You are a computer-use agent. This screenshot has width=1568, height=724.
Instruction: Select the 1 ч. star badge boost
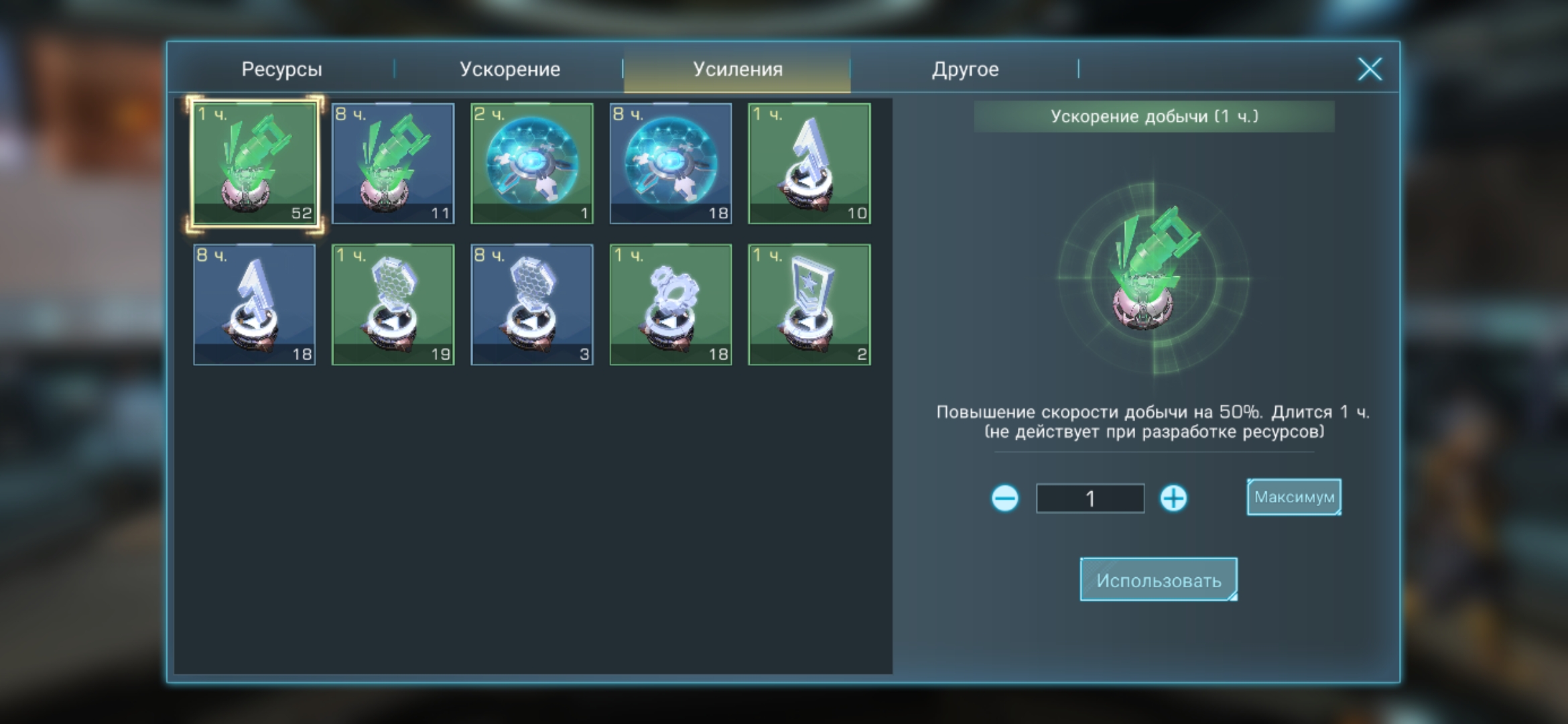pyautogui.click(x=809, y=305)
